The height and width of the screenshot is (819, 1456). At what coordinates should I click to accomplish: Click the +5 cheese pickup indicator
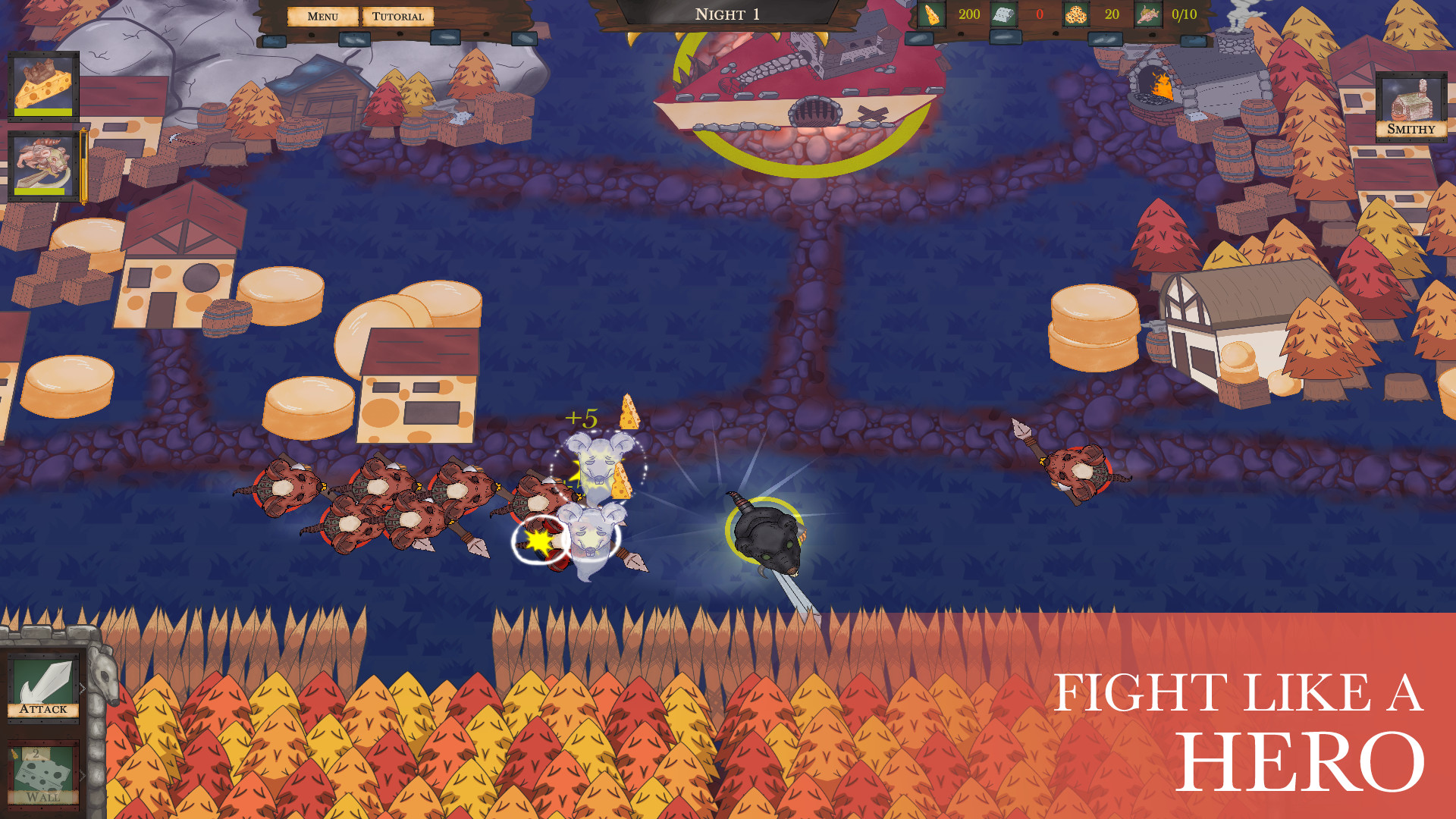point(582,416)
